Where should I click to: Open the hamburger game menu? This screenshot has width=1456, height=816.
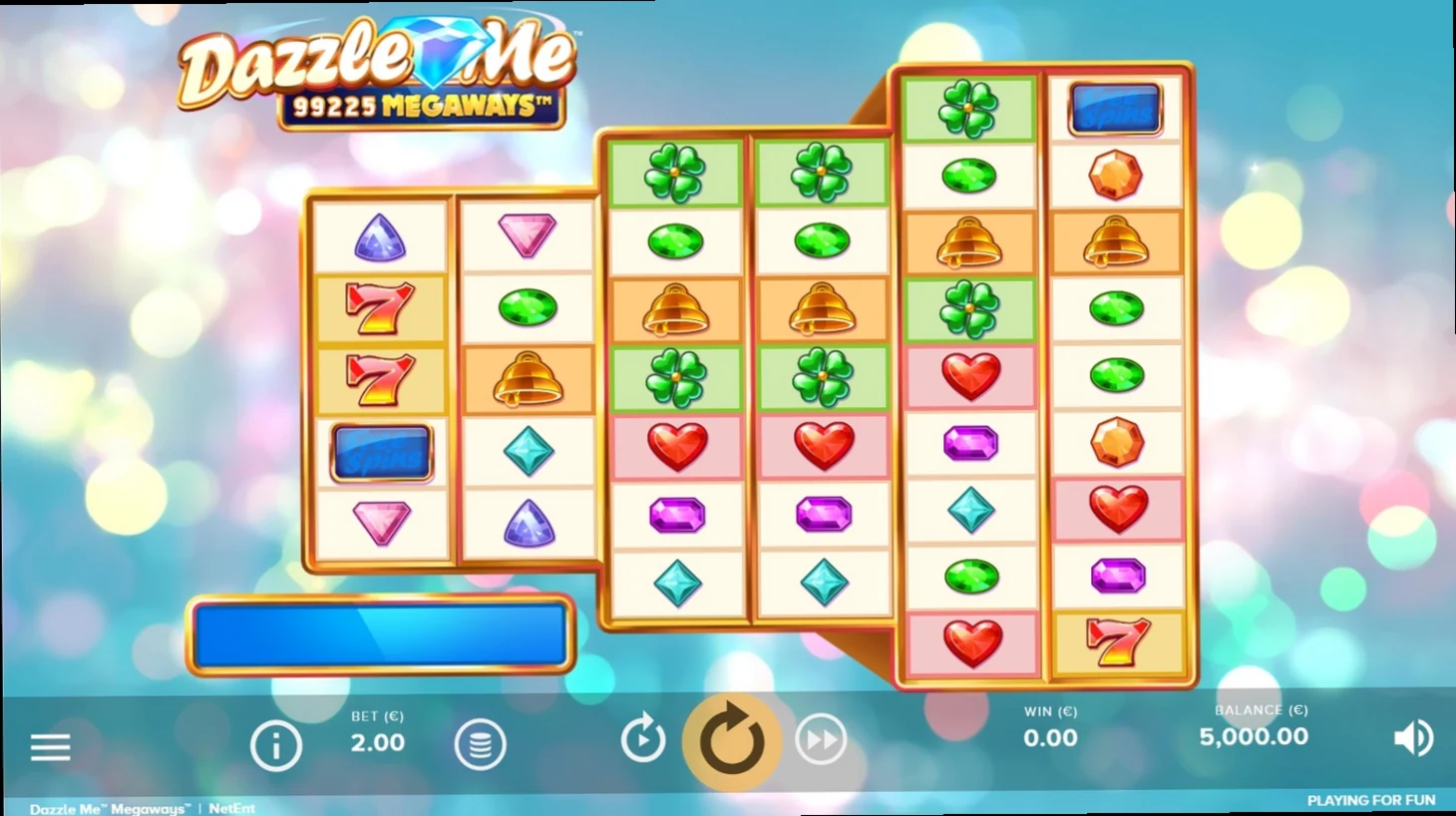[x=51, y=746]
